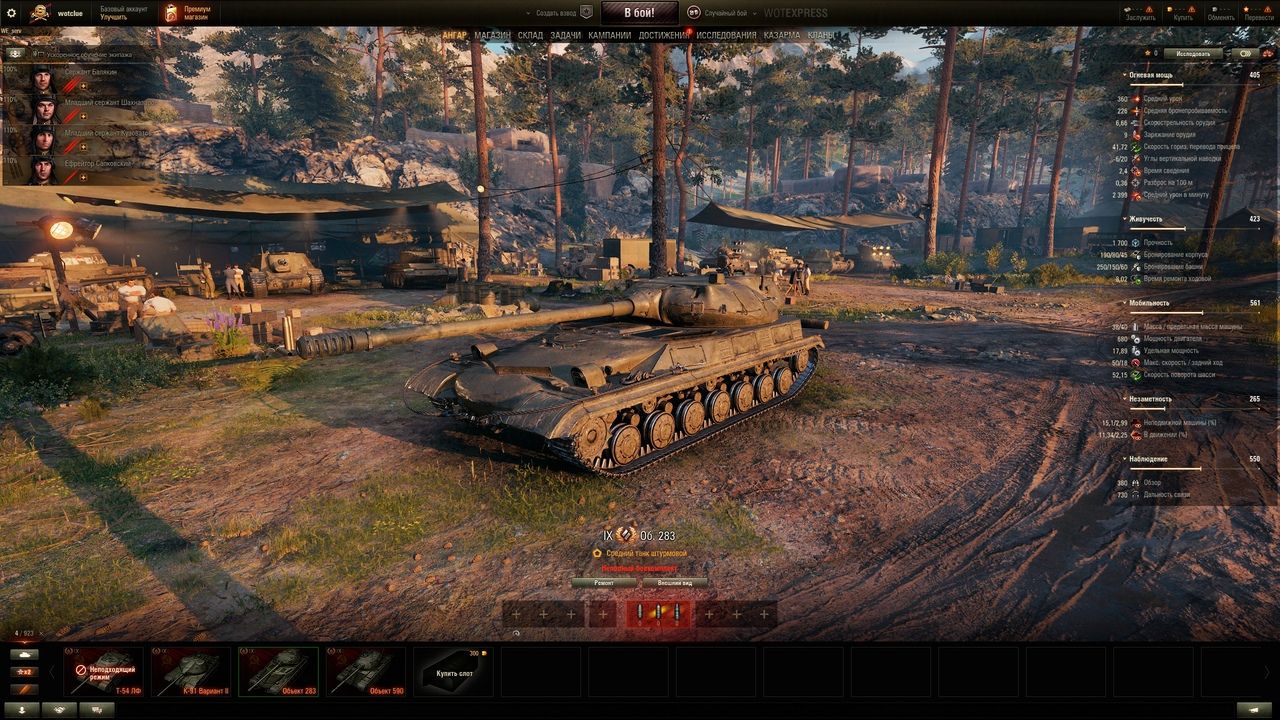Click the Исследовать button
Image resolution: width=1280 pixels, height=720 pixels.
[1193, 54]
